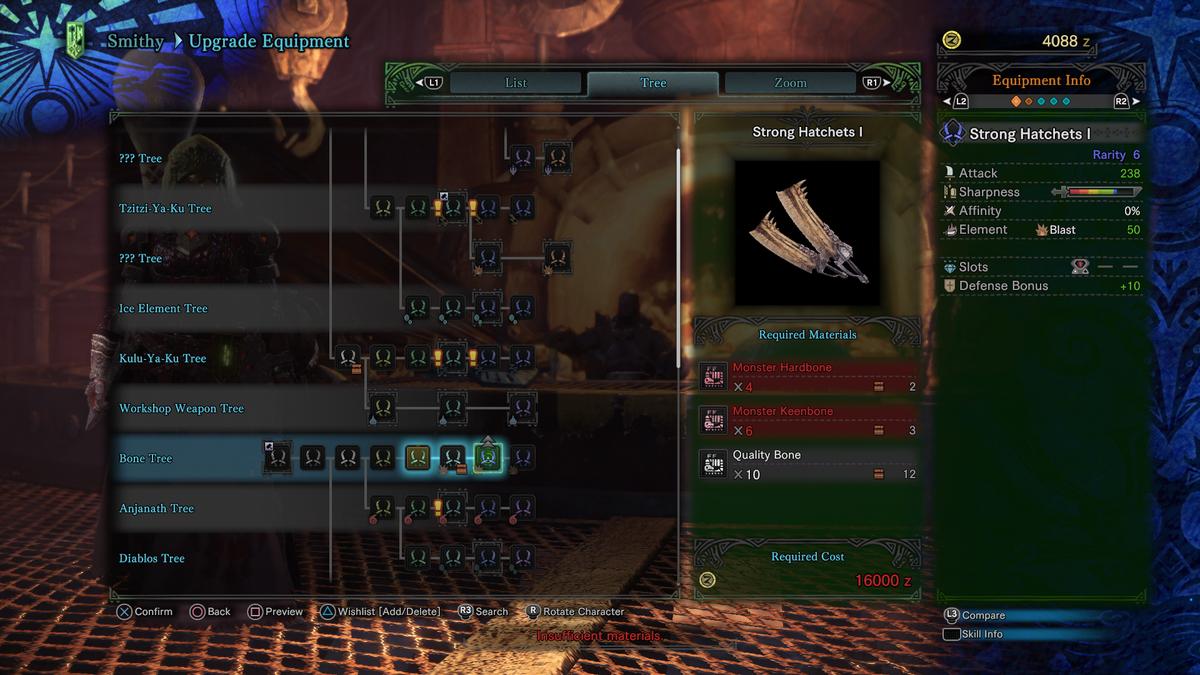Click the Monster Hardbone material row
The height and width of the screenshot is (675, 1200).
[x=808, y=377]
